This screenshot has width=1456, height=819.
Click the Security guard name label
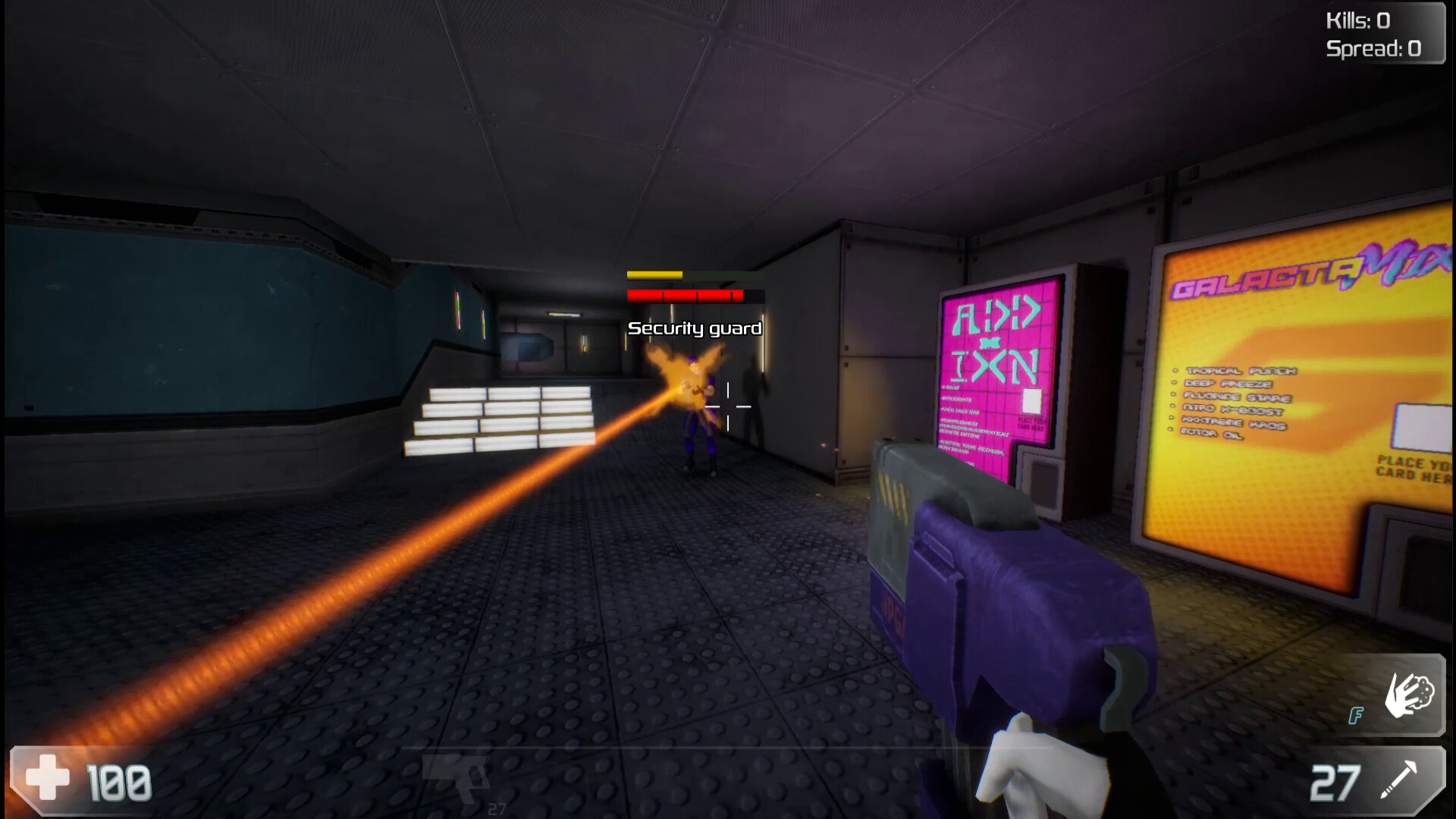(x=693, y=329)
